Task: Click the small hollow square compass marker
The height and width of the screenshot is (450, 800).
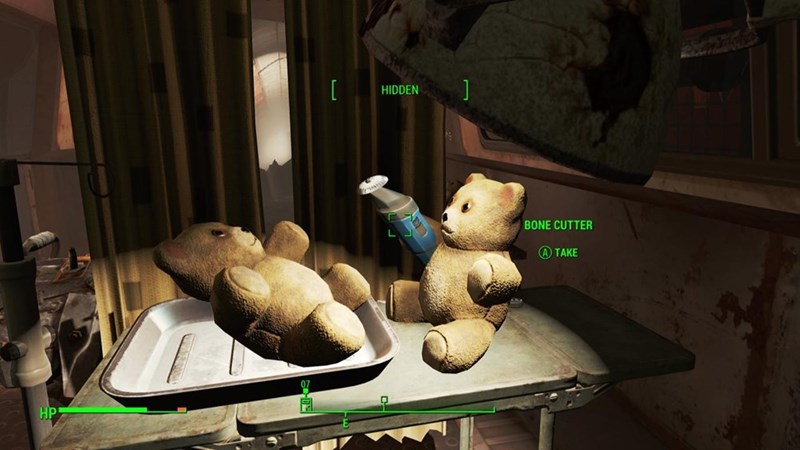Action: (384, 400)
